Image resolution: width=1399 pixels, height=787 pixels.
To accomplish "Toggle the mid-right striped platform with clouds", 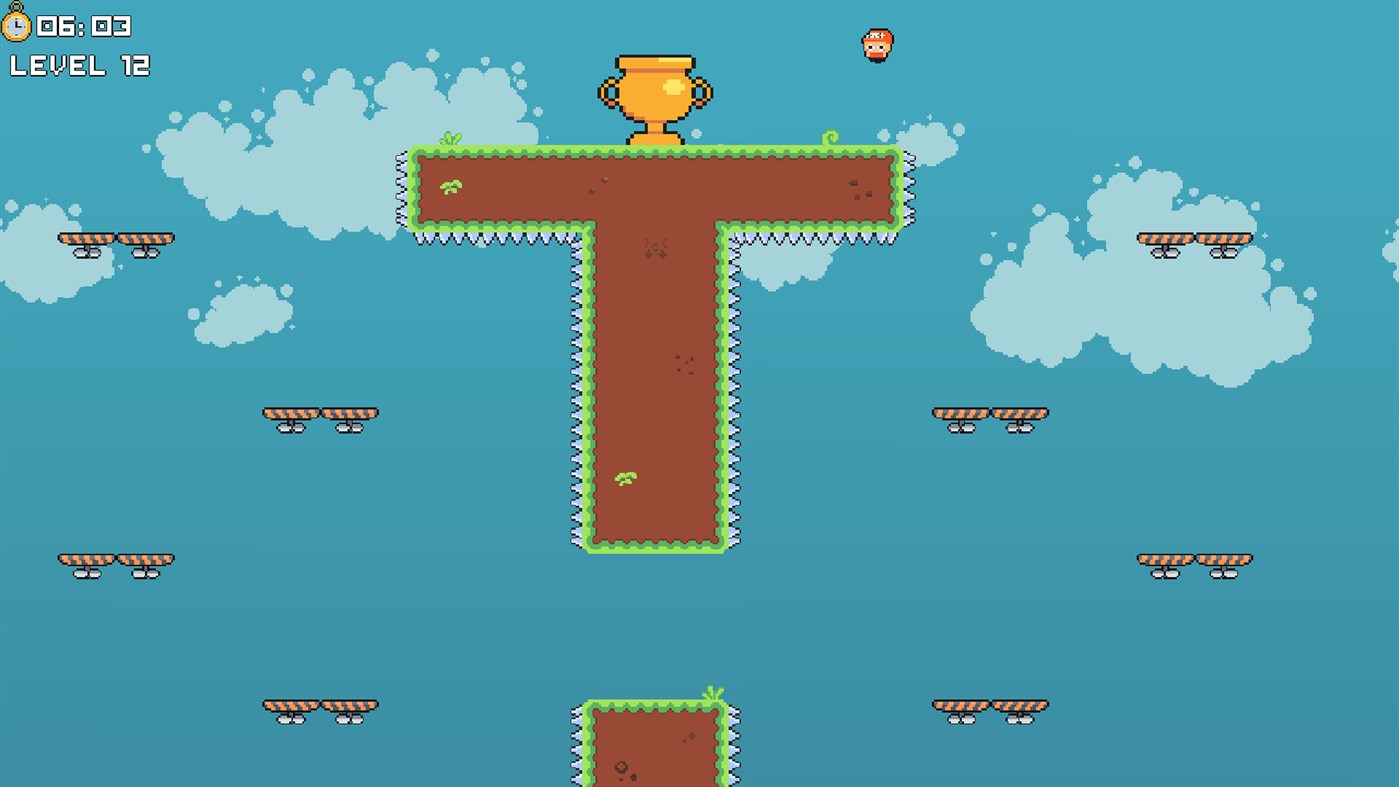I will (x=991, y=412).
